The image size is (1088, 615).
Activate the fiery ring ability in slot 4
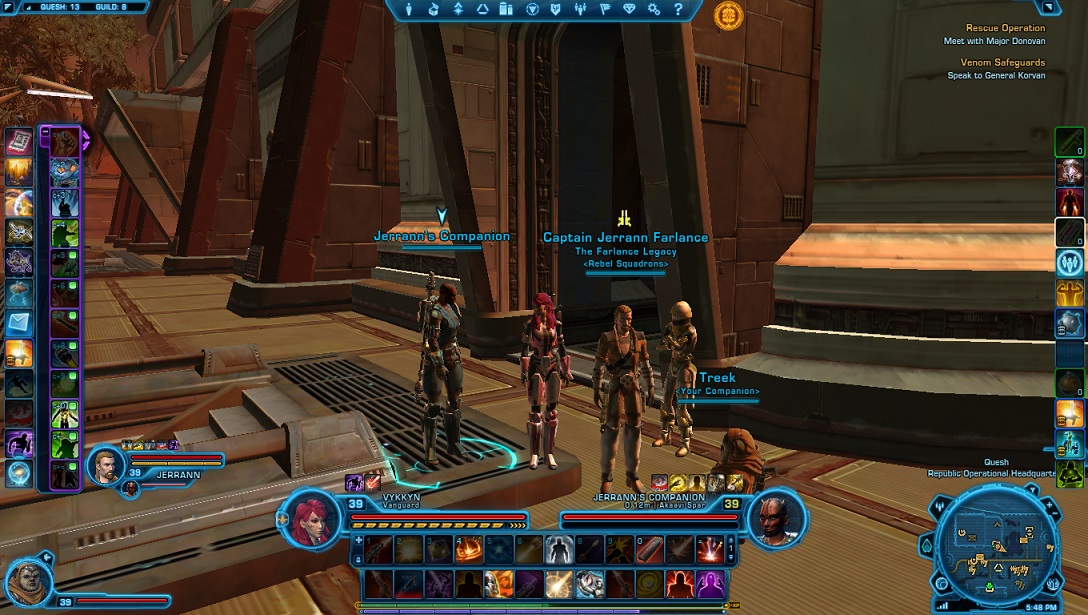467,547
